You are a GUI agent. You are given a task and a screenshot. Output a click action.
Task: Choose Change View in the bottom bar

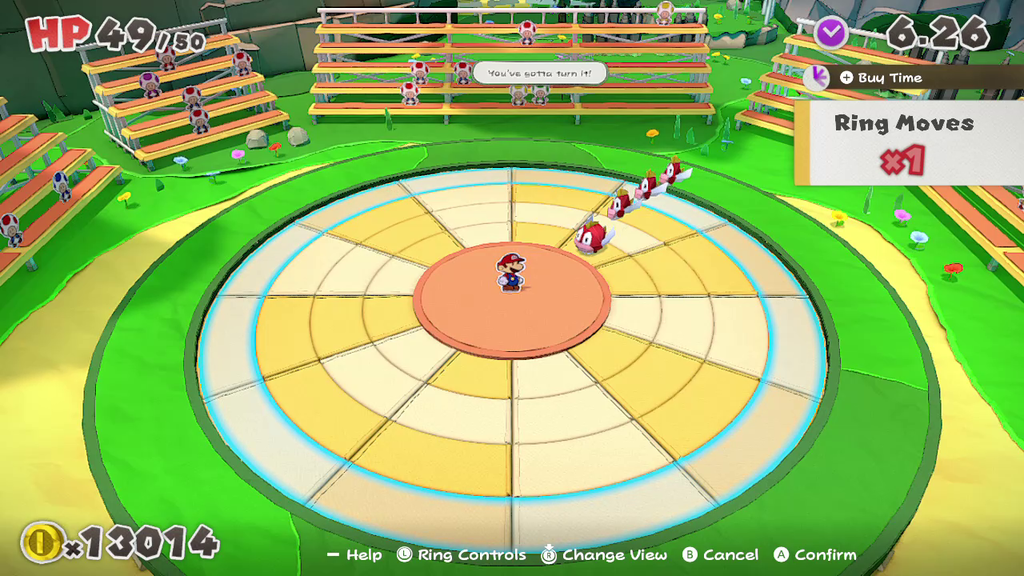[x=599, y=555]
